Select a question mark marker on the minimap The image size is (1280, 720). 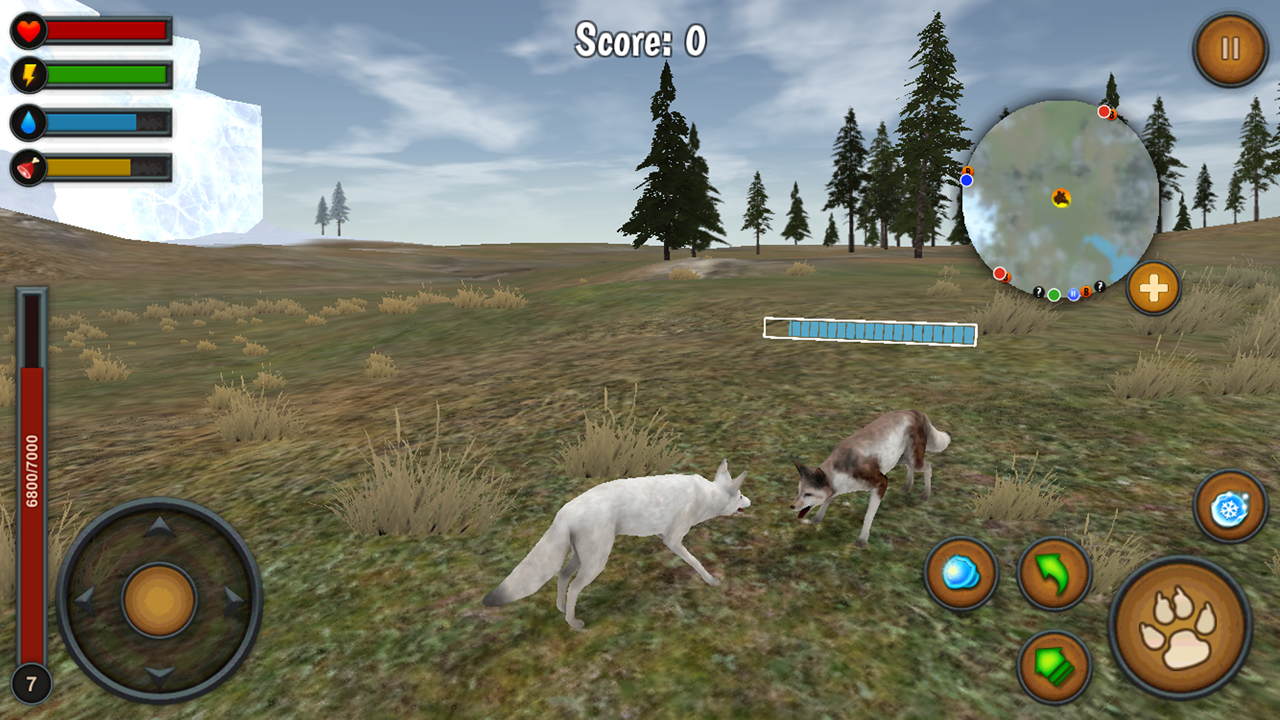point(1039,292)
